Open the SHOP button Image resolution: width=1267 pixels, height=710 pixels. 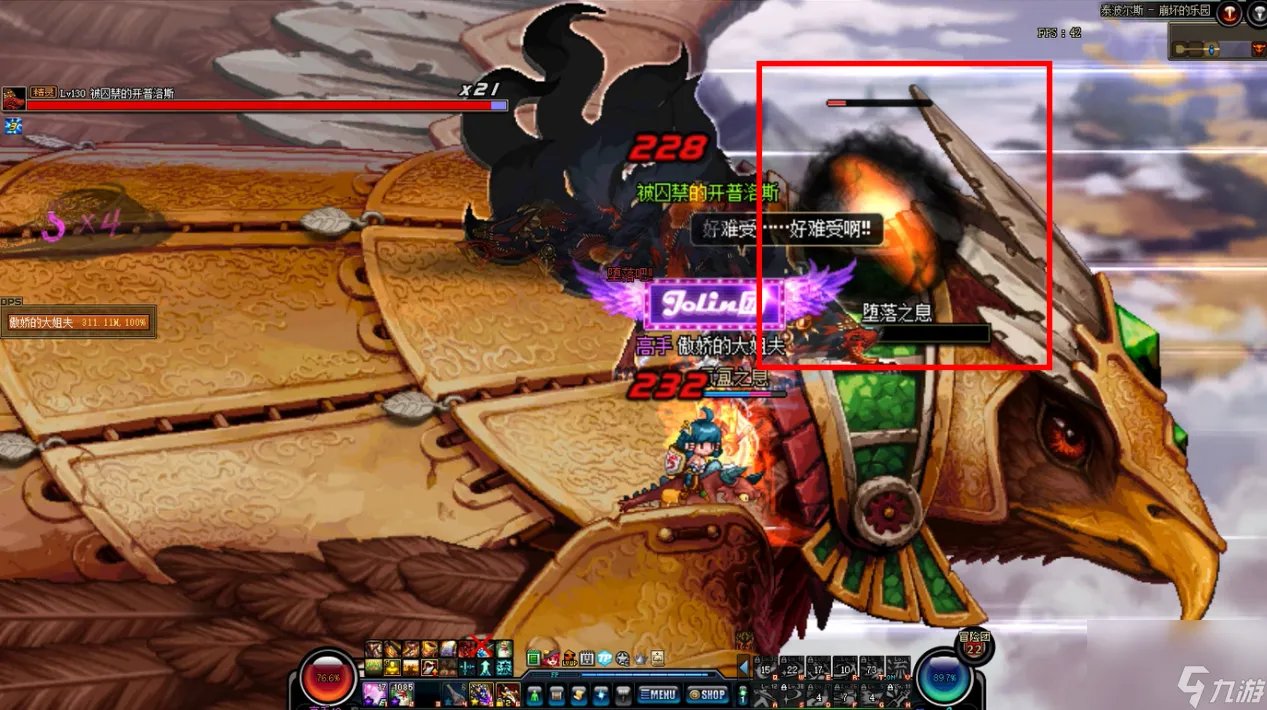tap(709, 693)
